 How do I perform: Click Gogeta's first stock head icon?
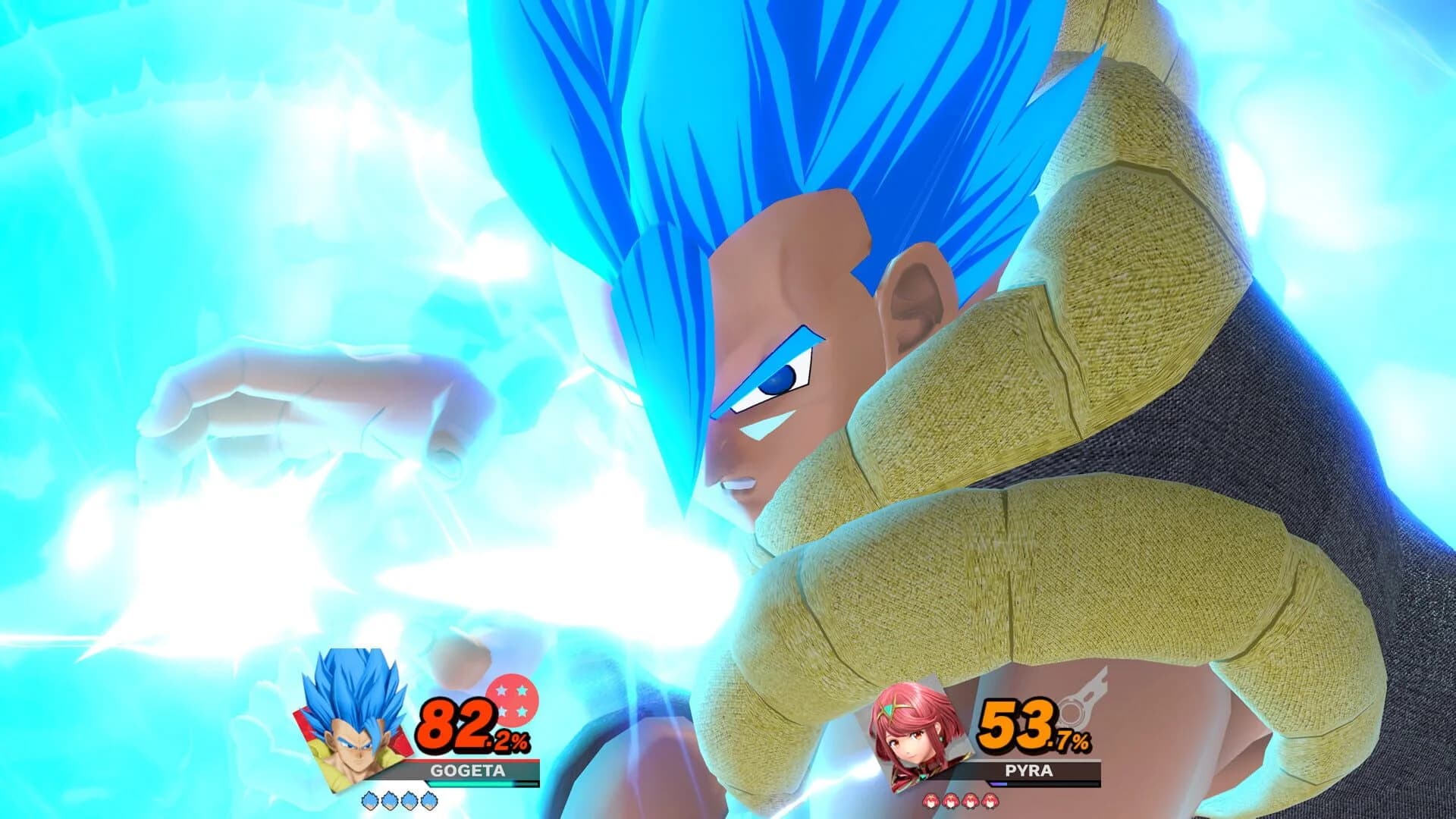[369, 802]
